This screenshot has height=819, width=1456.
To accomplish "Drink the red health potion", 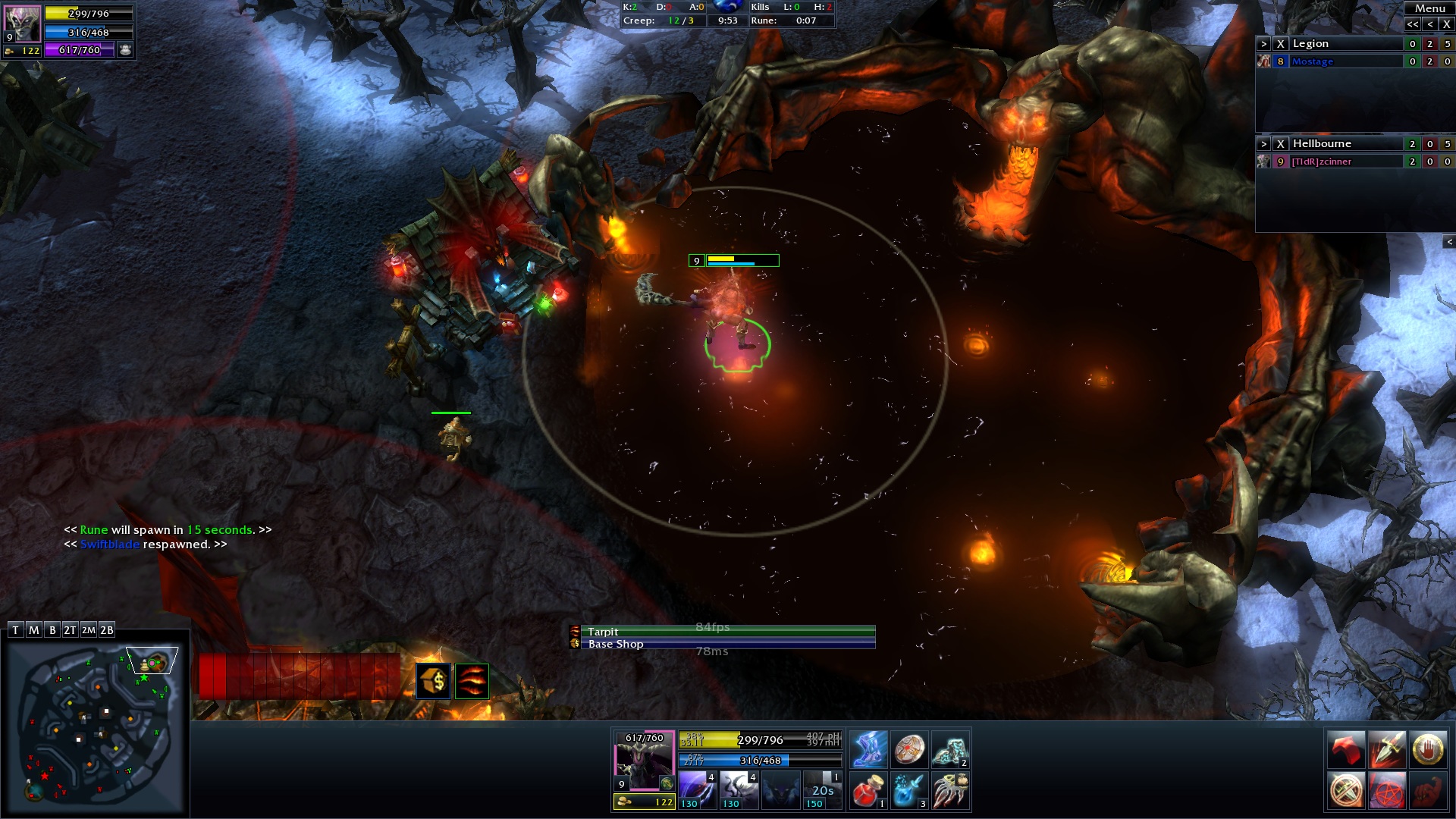I will point(868,791).
